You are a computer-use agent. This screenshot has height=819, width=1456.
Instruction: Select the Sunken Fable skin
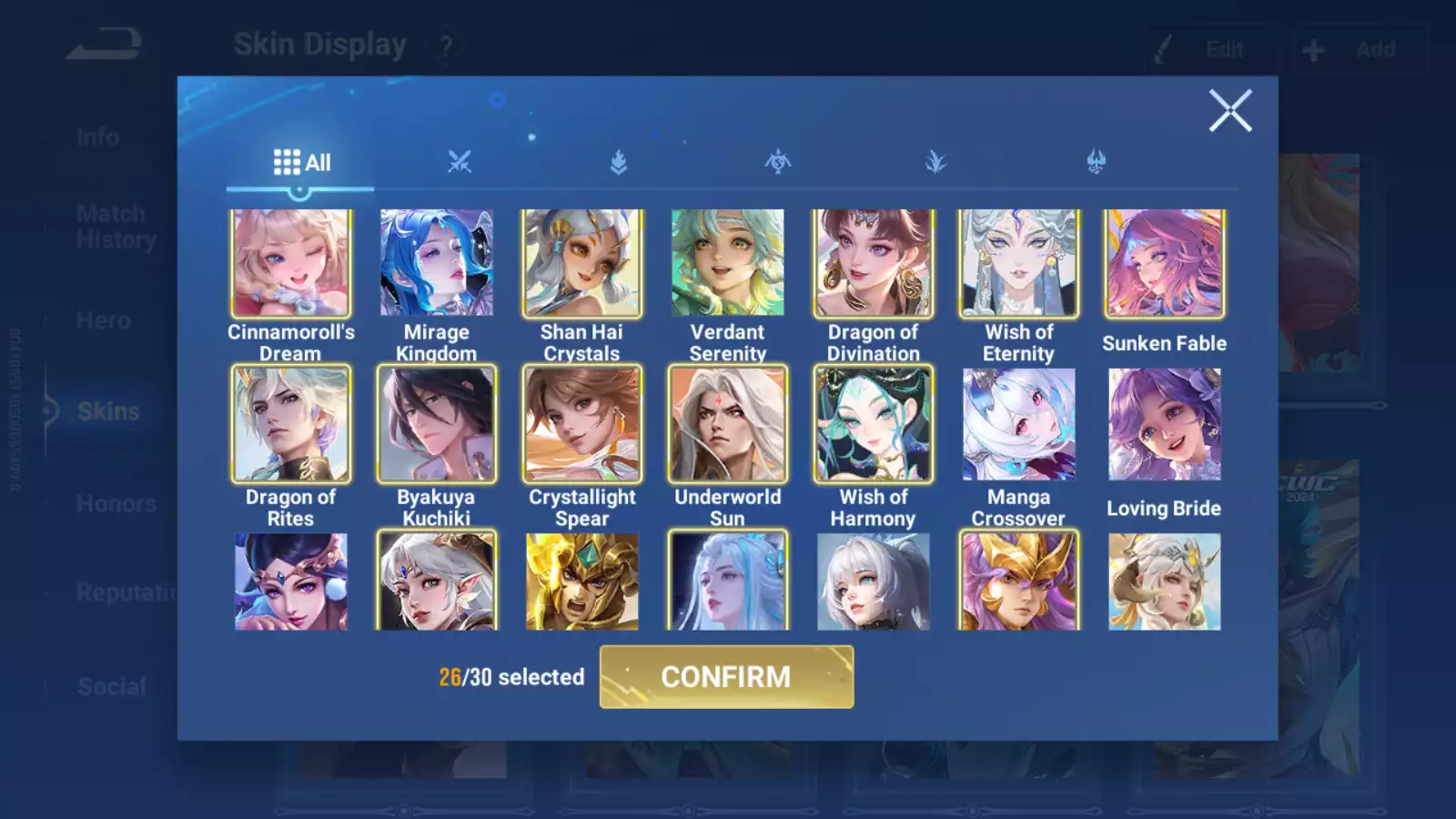tap(1164, 263)
